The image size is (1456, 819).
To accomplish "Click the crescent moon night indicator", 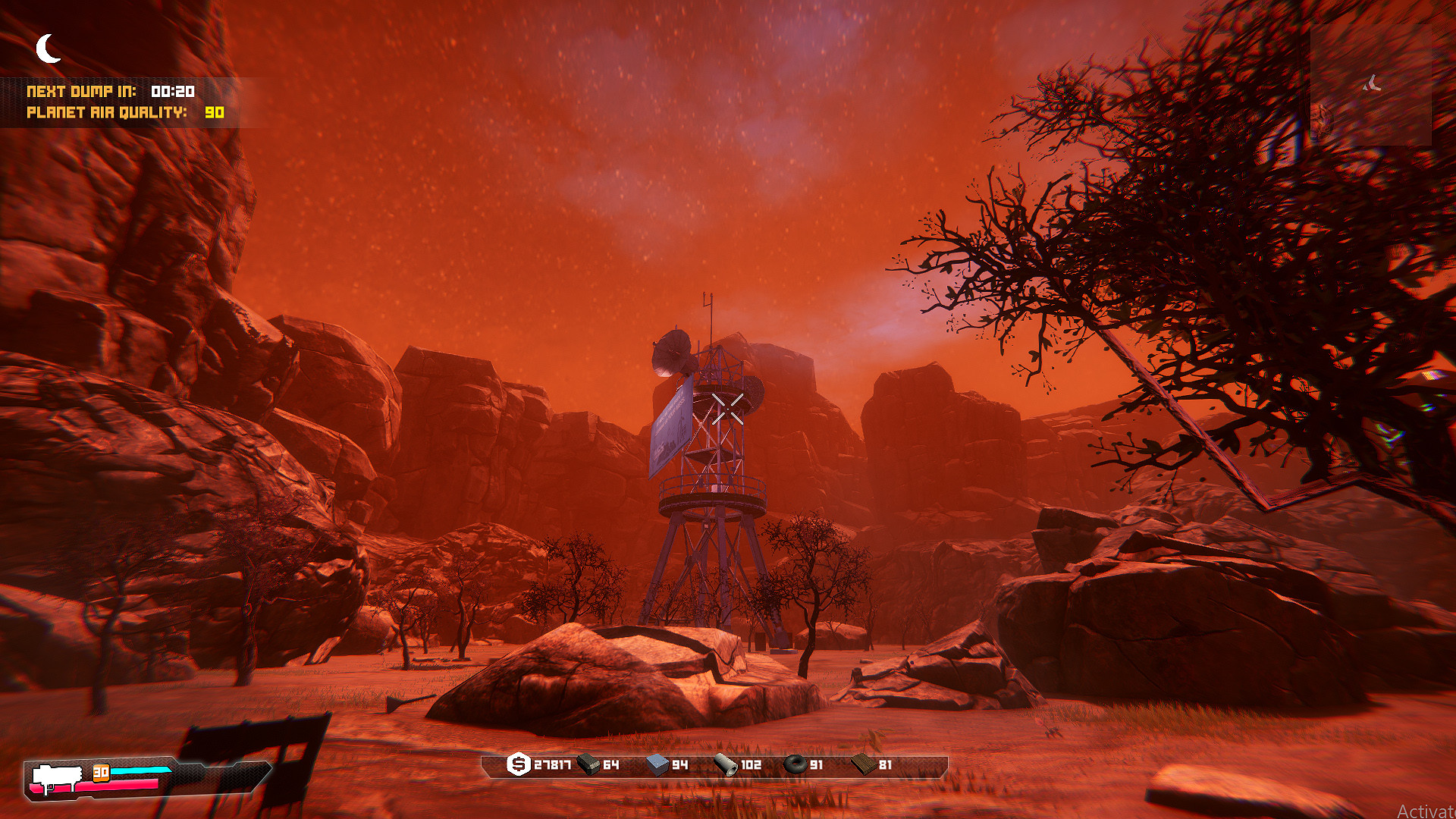I will point(47,48).
